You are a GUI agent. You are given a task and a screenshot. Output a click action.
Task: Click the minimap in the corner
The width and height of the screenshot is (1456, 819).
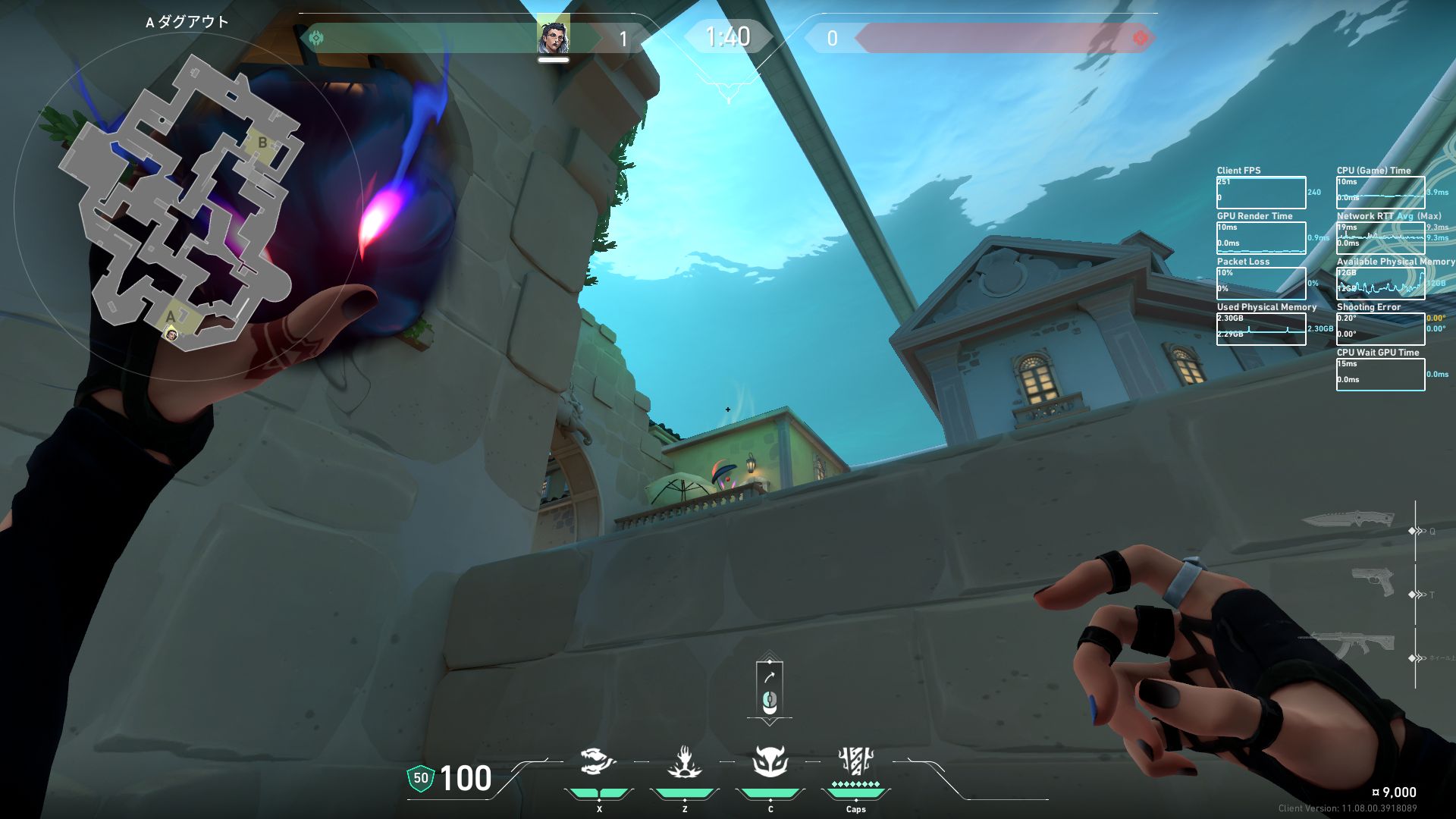[182, 205]
